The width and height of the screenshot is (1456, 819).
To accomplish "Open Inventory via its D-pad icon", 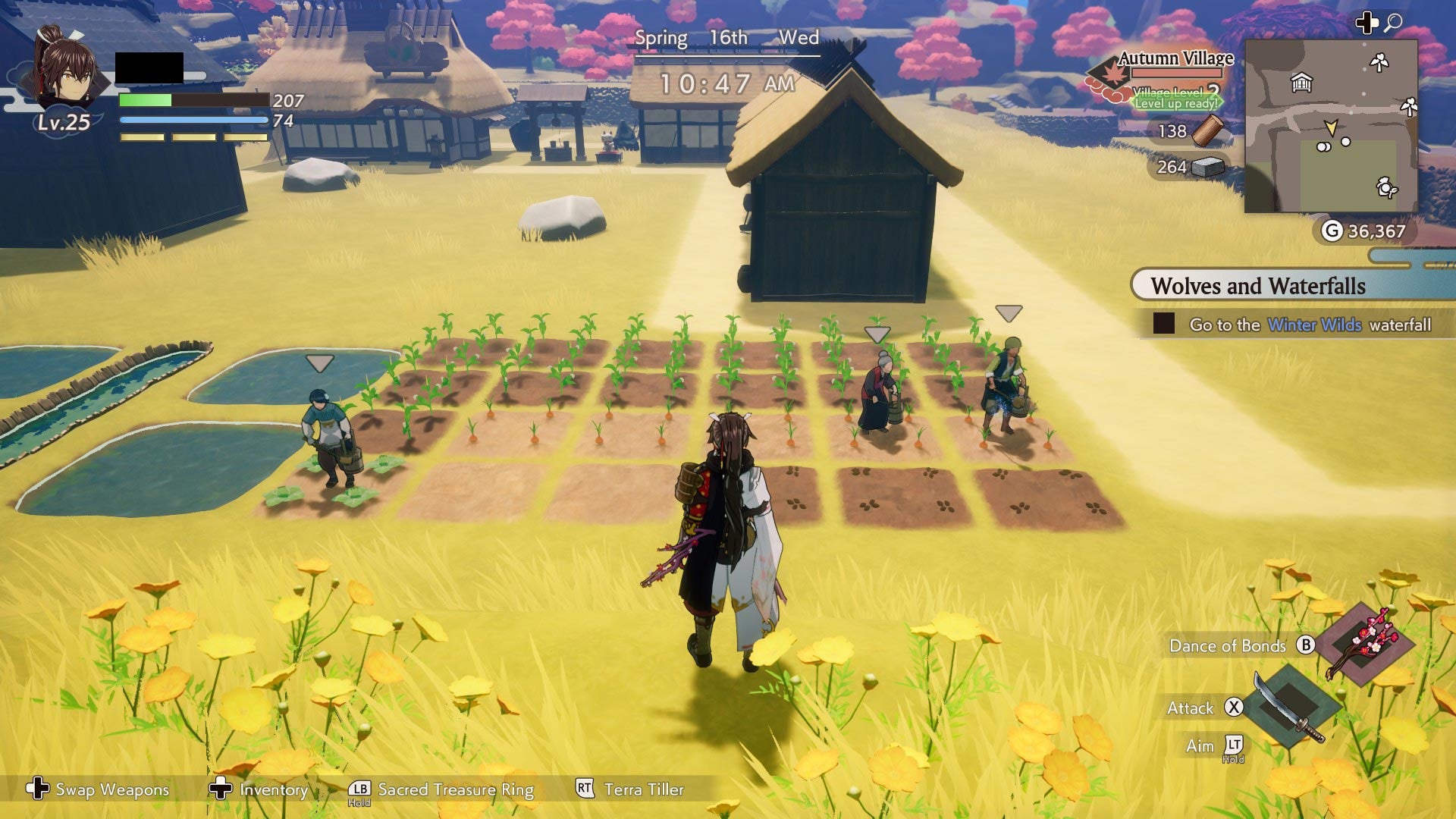I will click(221, 789).
